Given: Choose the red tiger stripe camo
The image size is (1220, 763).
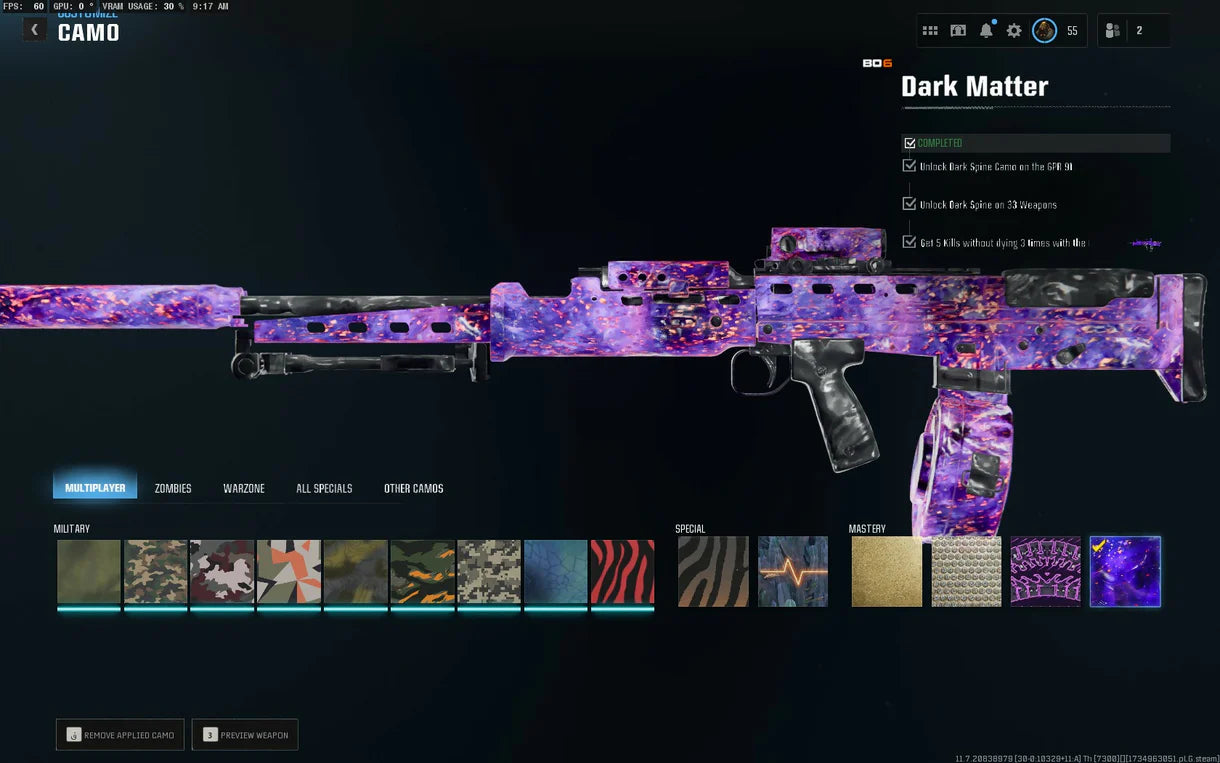Looking at the screenshot, I should click(622, 572).
